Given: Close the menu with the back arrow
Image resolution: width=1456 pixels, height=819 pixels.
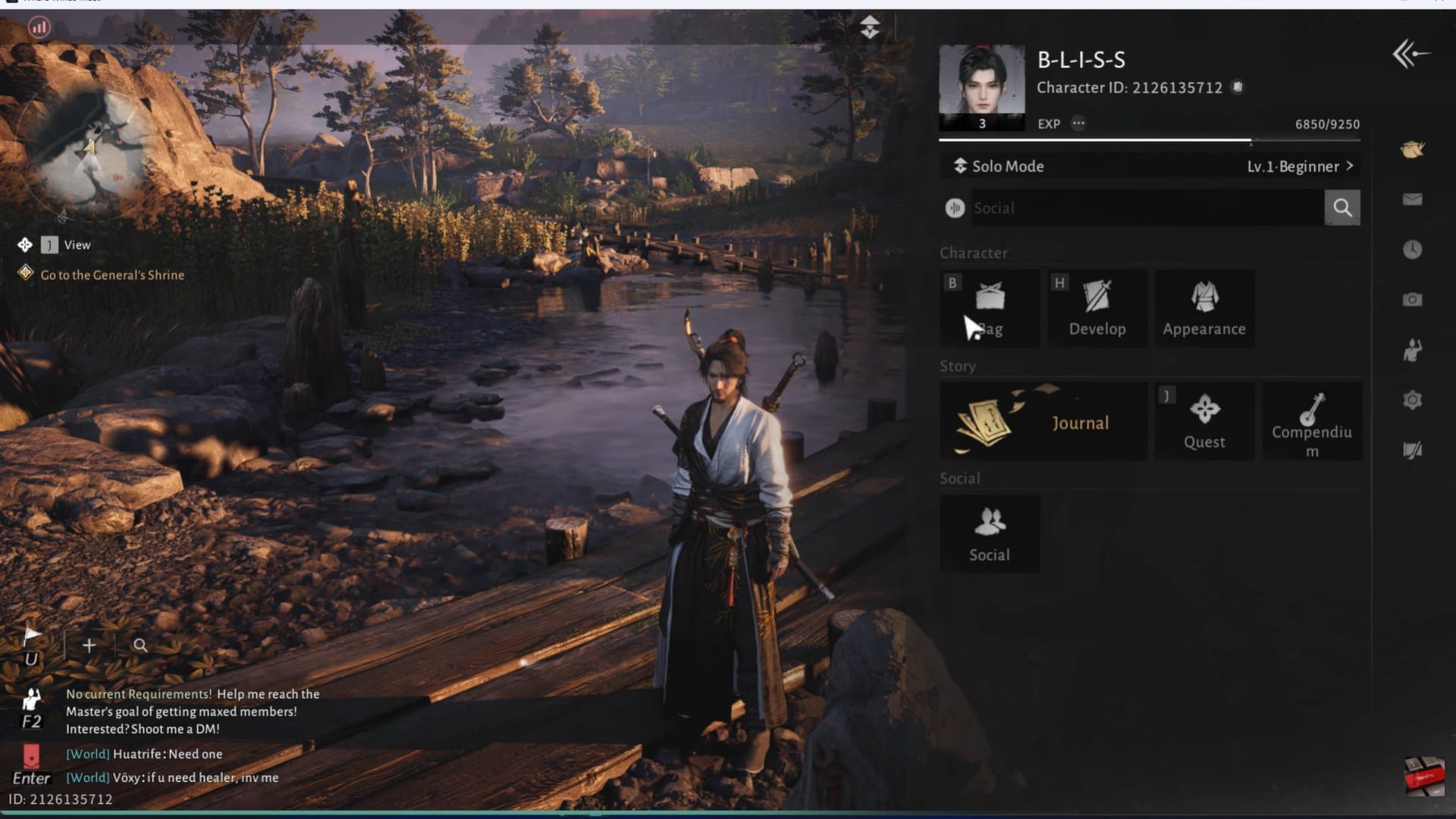Looking at the screenshot, I should click(x=1410, y=54).
